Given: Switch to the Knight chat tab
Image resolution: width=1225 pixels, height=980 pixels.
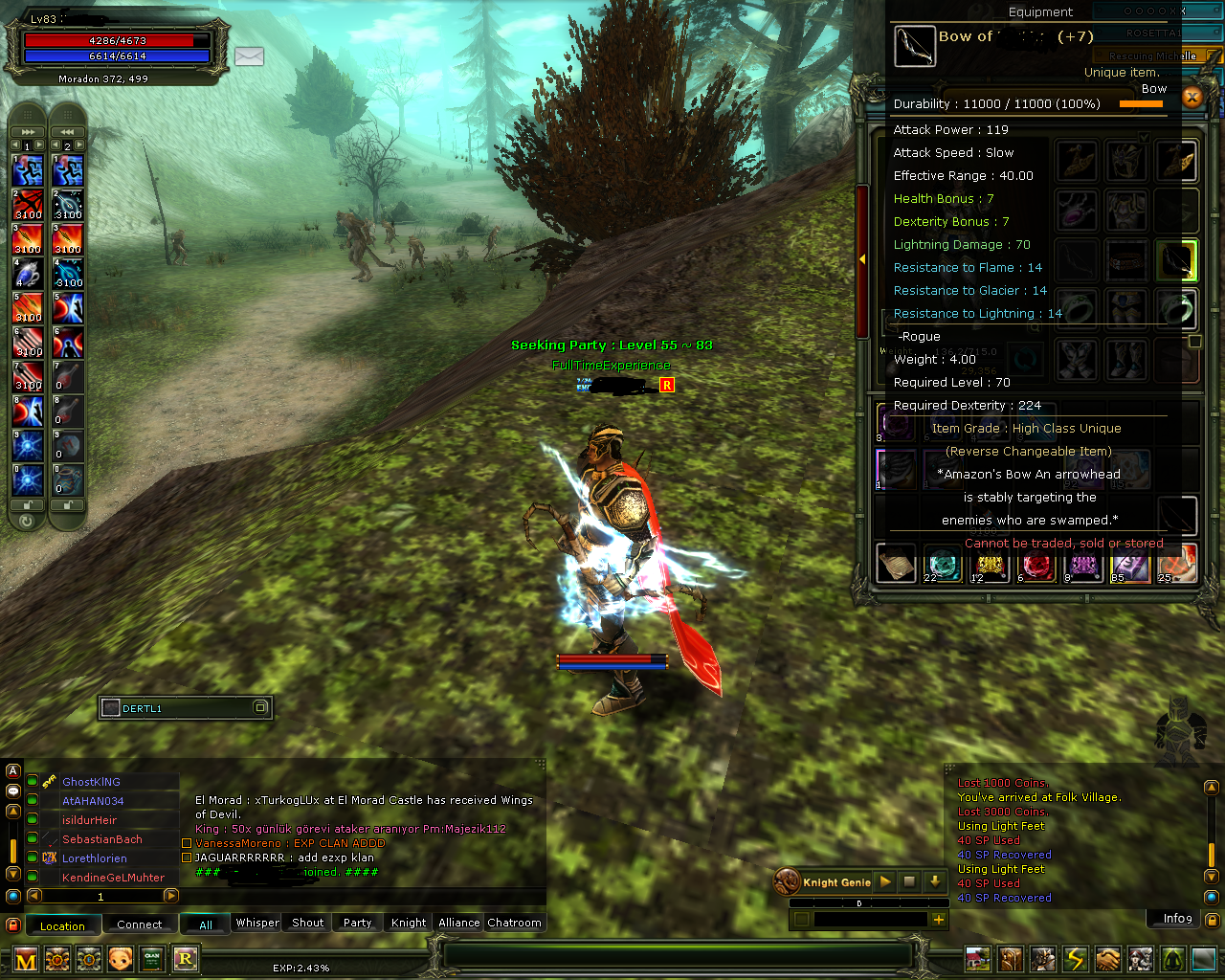Looking at the screenshot, I should pyautogui.click(x=407, y=923).
